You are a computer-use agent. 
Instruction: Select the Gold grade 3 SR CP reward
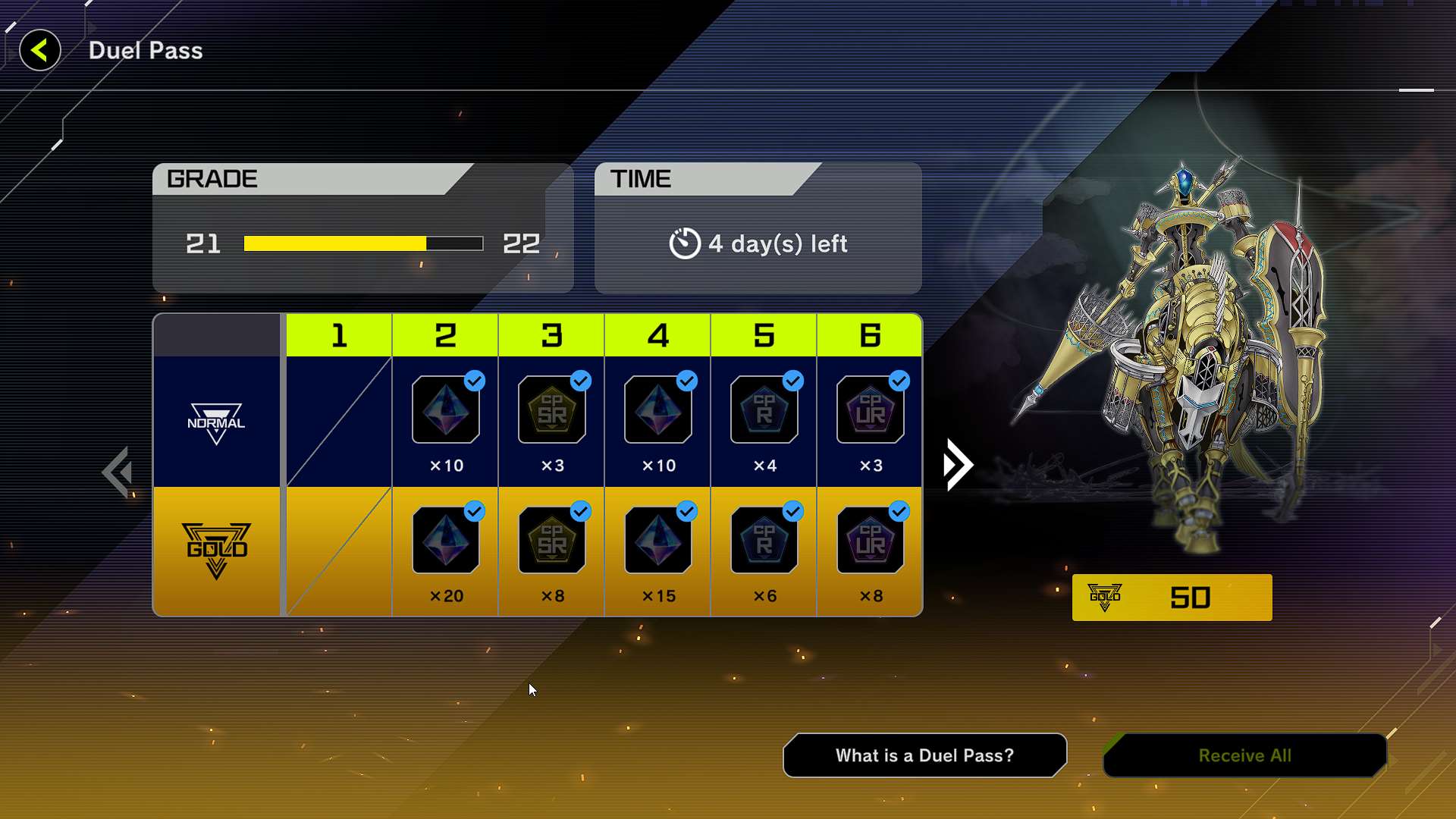click(552, 541)
